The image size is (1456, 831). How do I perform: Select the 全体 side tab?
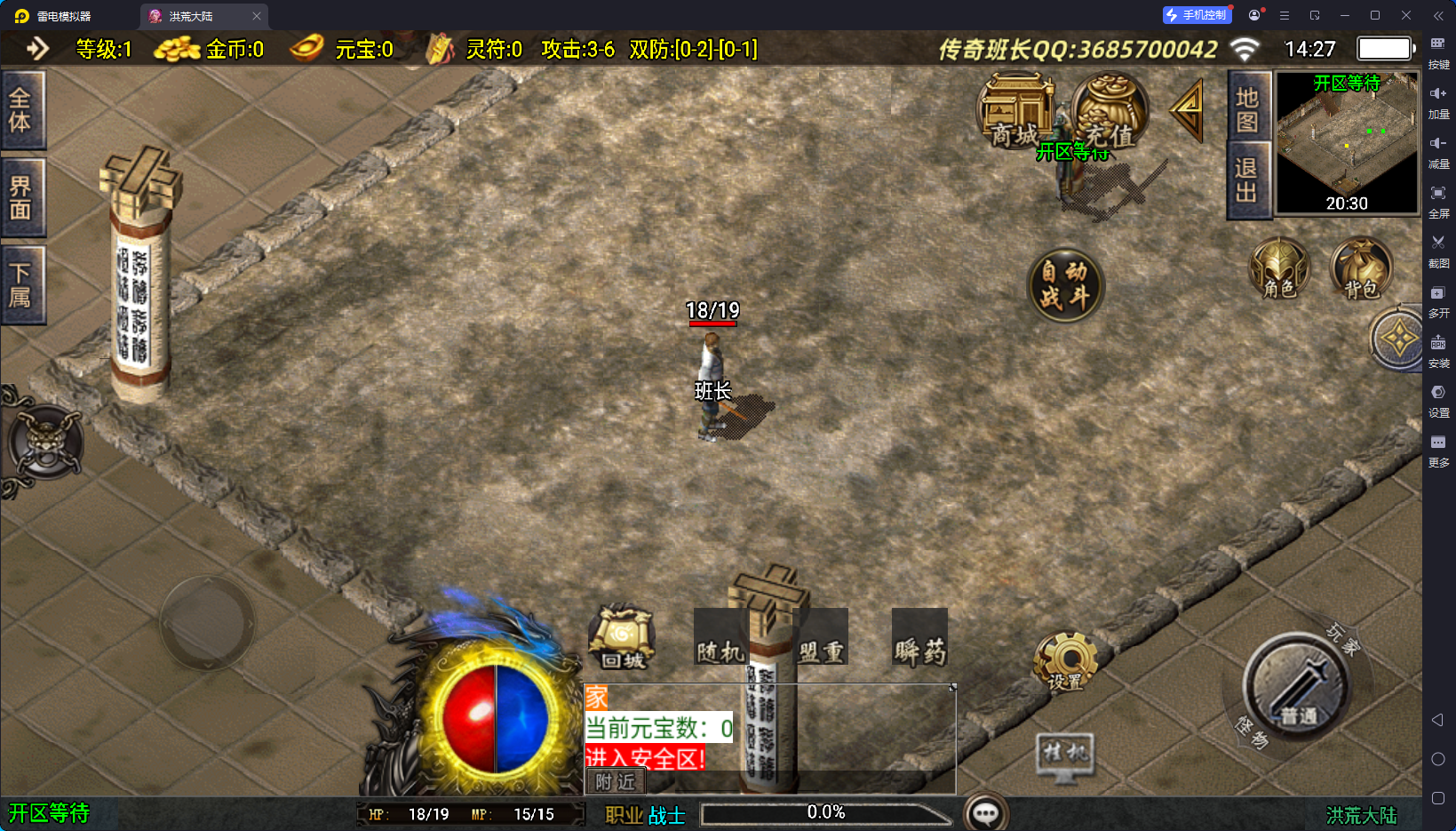(21, 110)
